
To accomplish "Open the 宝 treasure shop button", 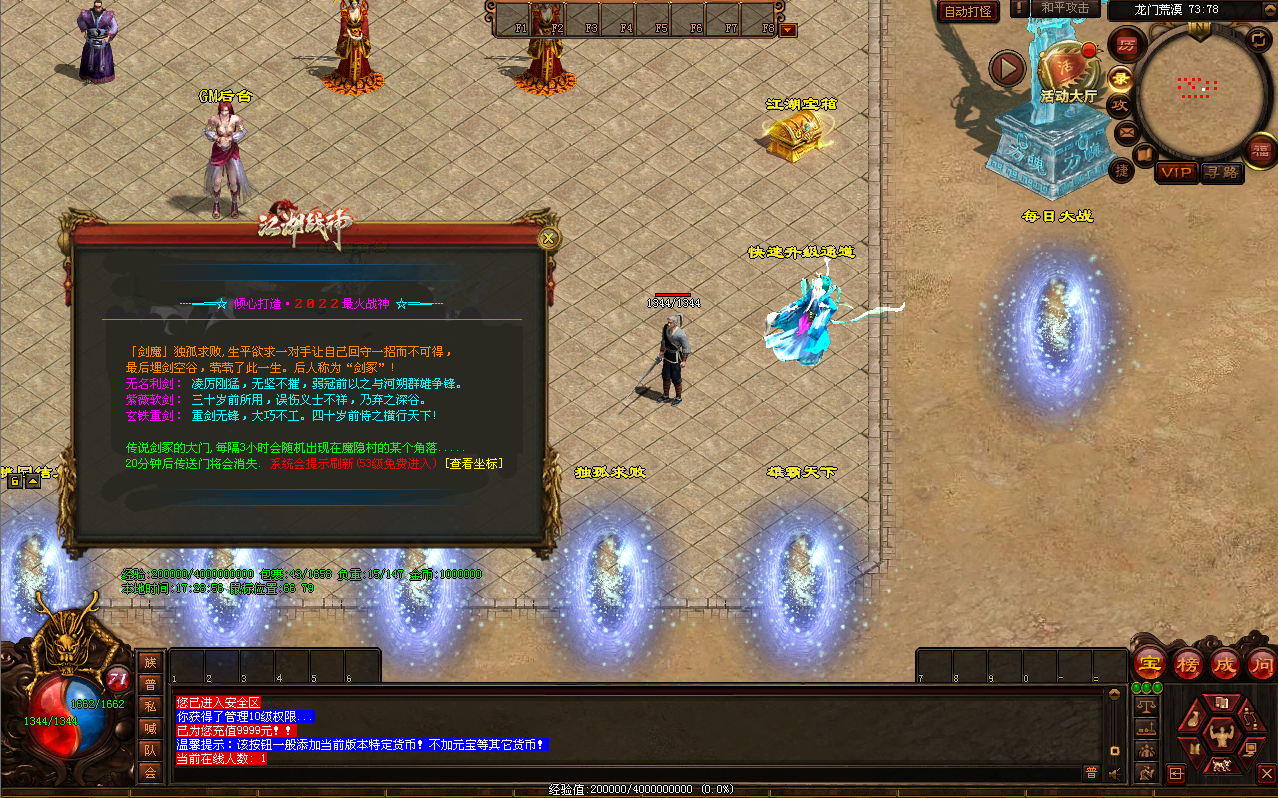I will (1150, 663).
